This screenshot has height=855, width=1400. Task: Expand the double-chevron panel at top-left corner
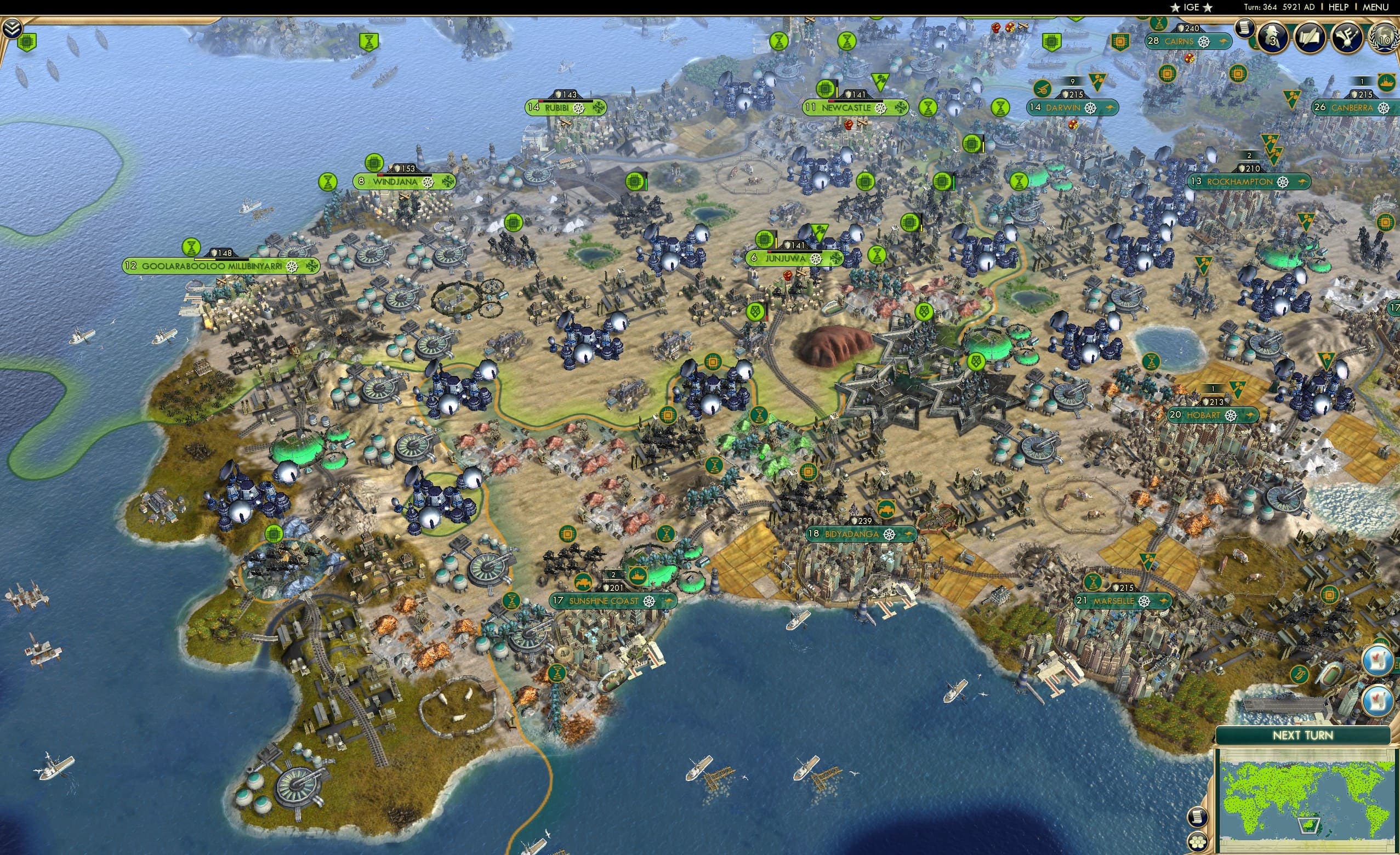pos(13,29)
